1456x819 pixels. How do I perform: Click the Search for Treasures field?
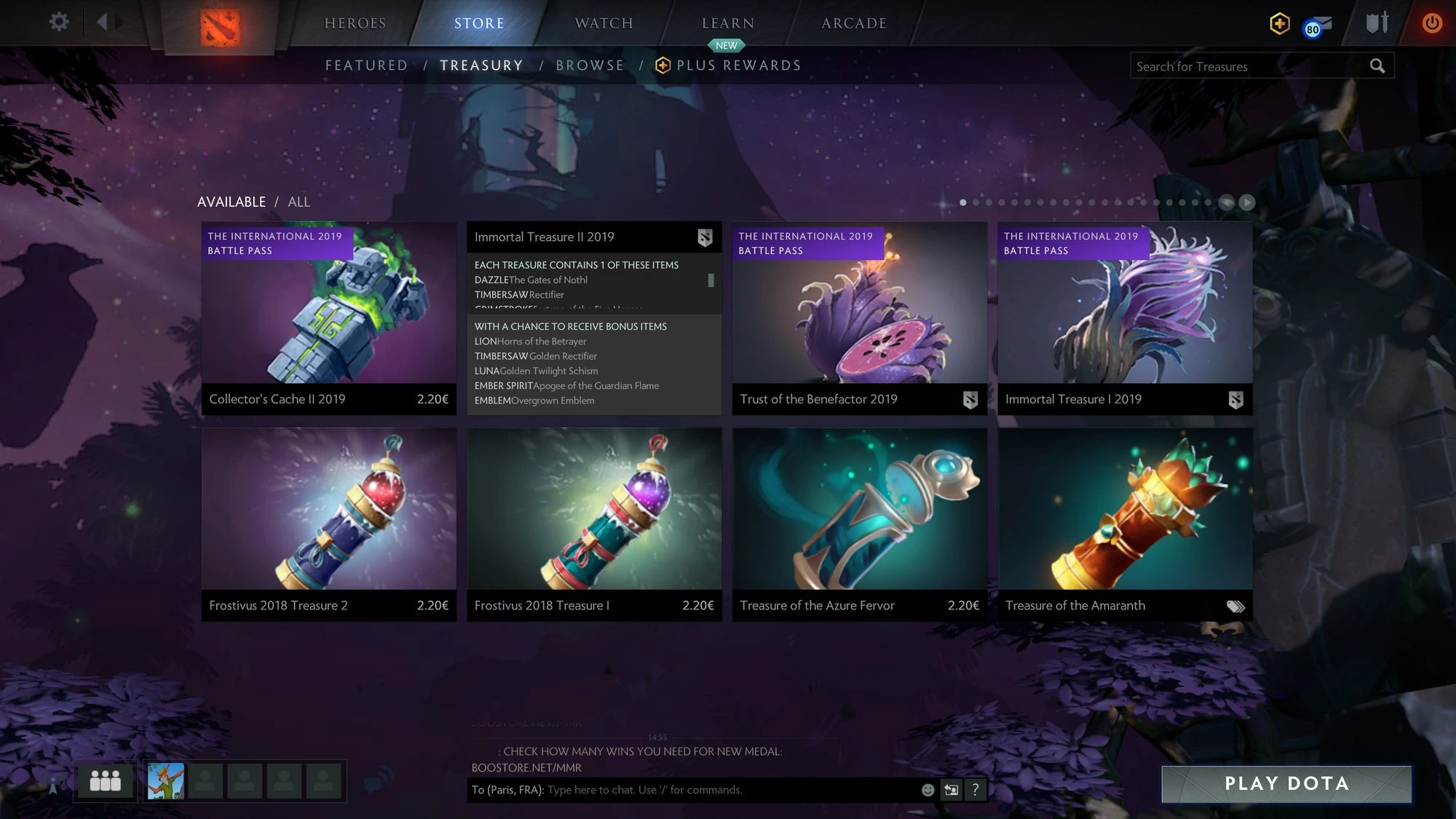click(x=1249, y=66)
